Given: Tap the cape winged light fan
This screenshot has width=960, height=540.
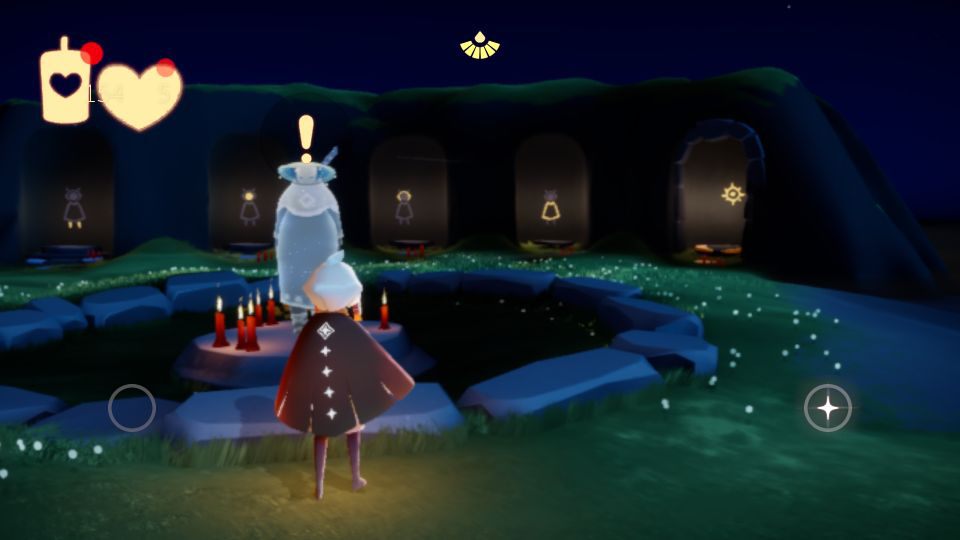Looking at the screenshot, I should tap(480, 46).
